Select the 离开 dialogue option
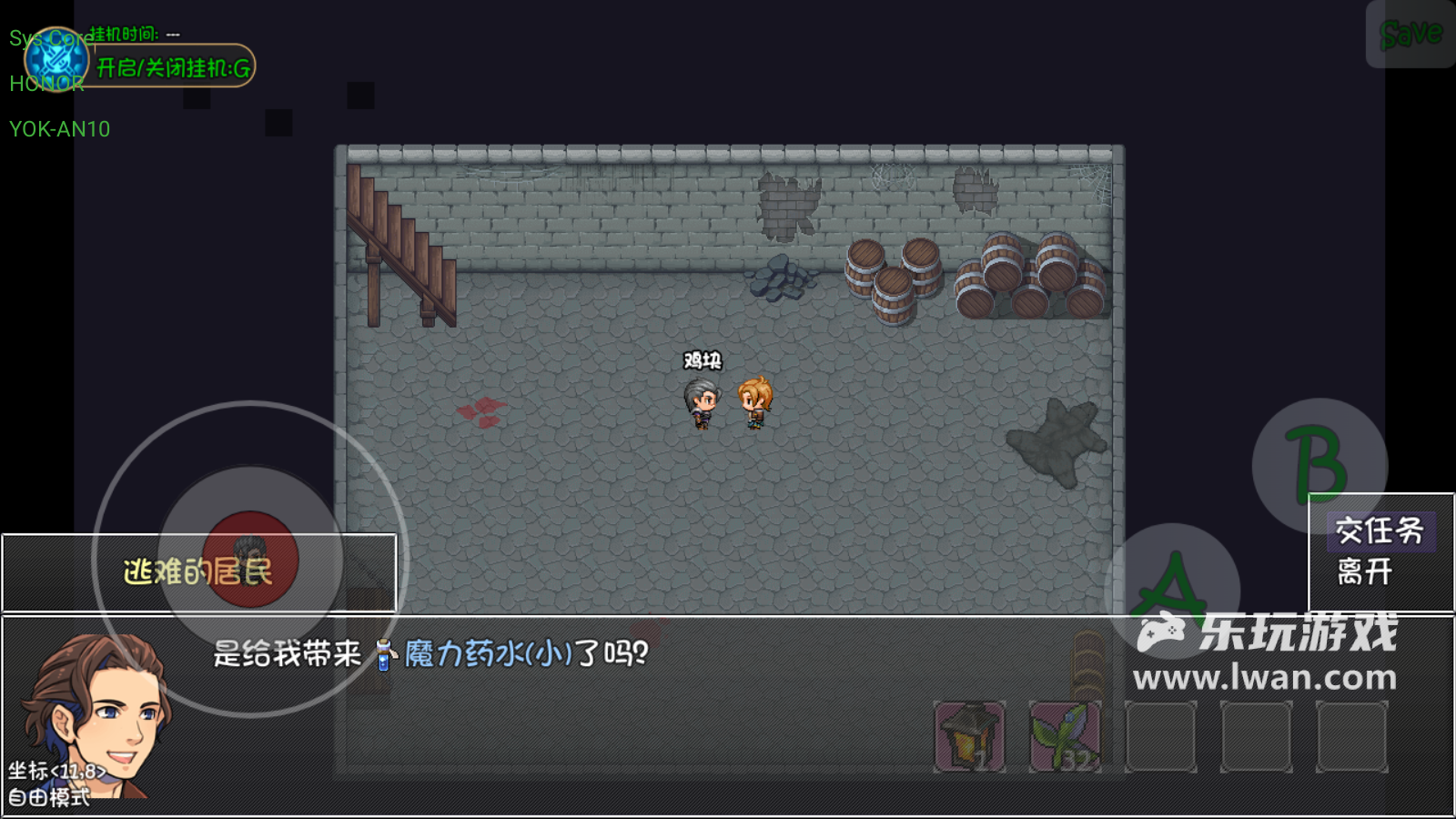 click(1365, 571)
